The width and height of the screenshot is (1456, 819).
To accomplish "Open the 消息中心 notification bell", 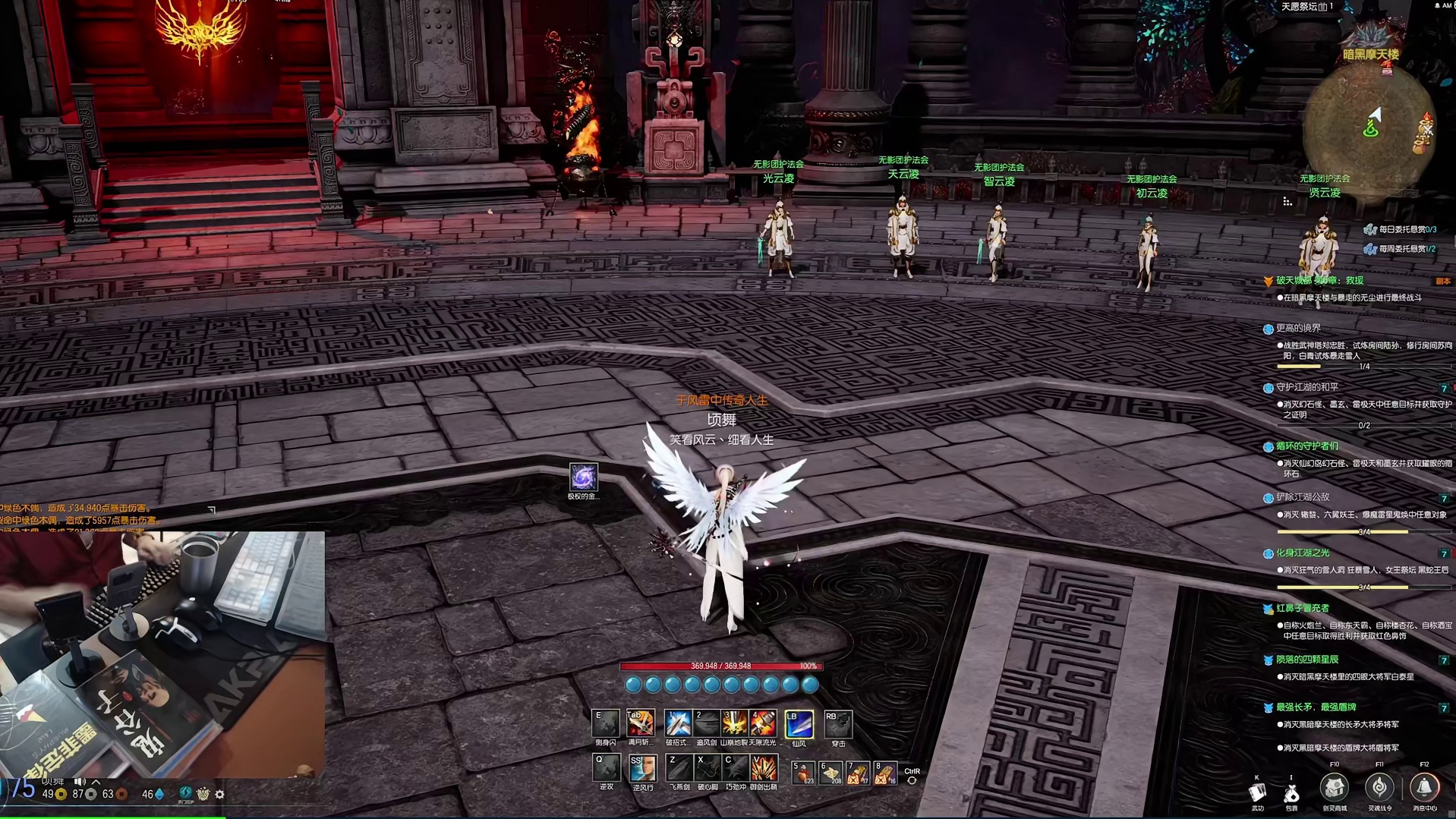I will (1424, 788).
